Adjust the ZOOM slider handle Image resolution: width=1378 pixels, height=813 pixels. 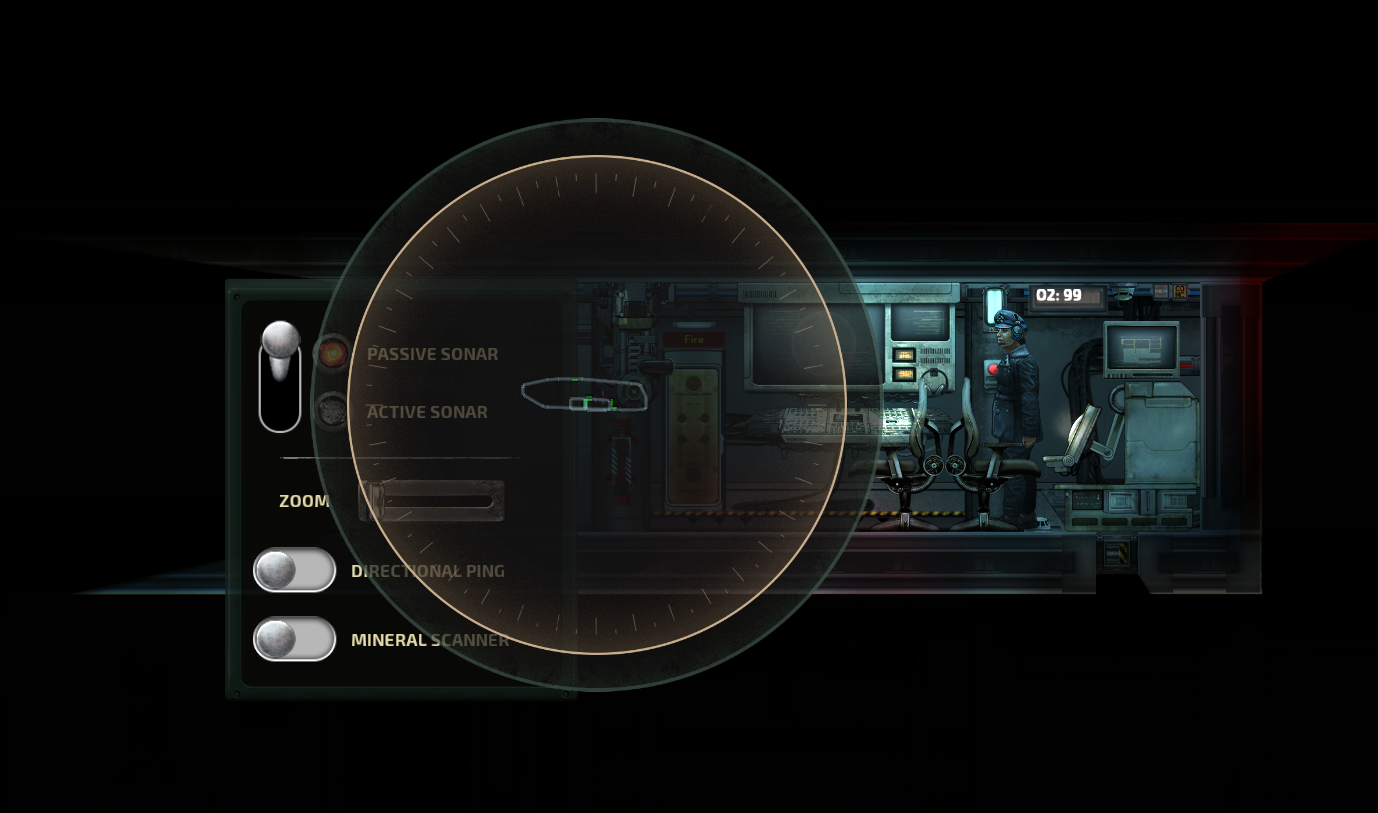(x=375, y=497)
